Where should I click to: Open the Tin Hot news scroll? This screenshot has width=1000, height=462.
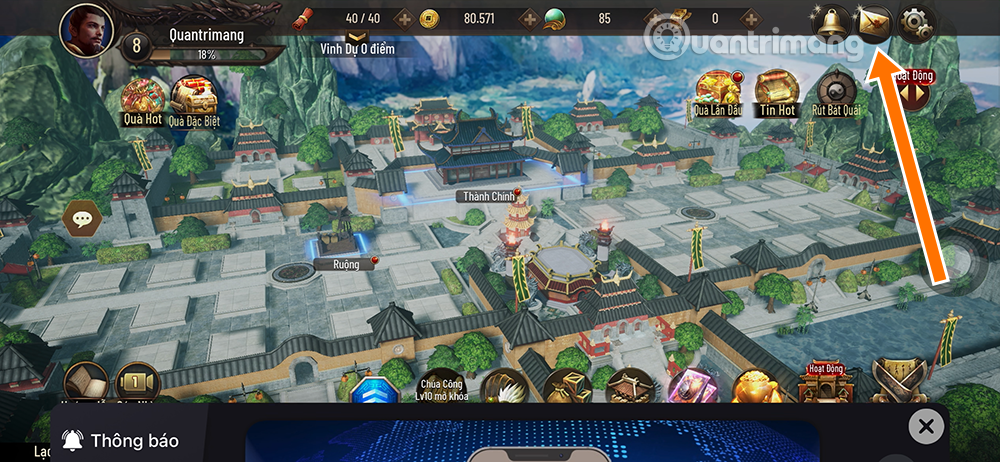click(x=776, y=90)
